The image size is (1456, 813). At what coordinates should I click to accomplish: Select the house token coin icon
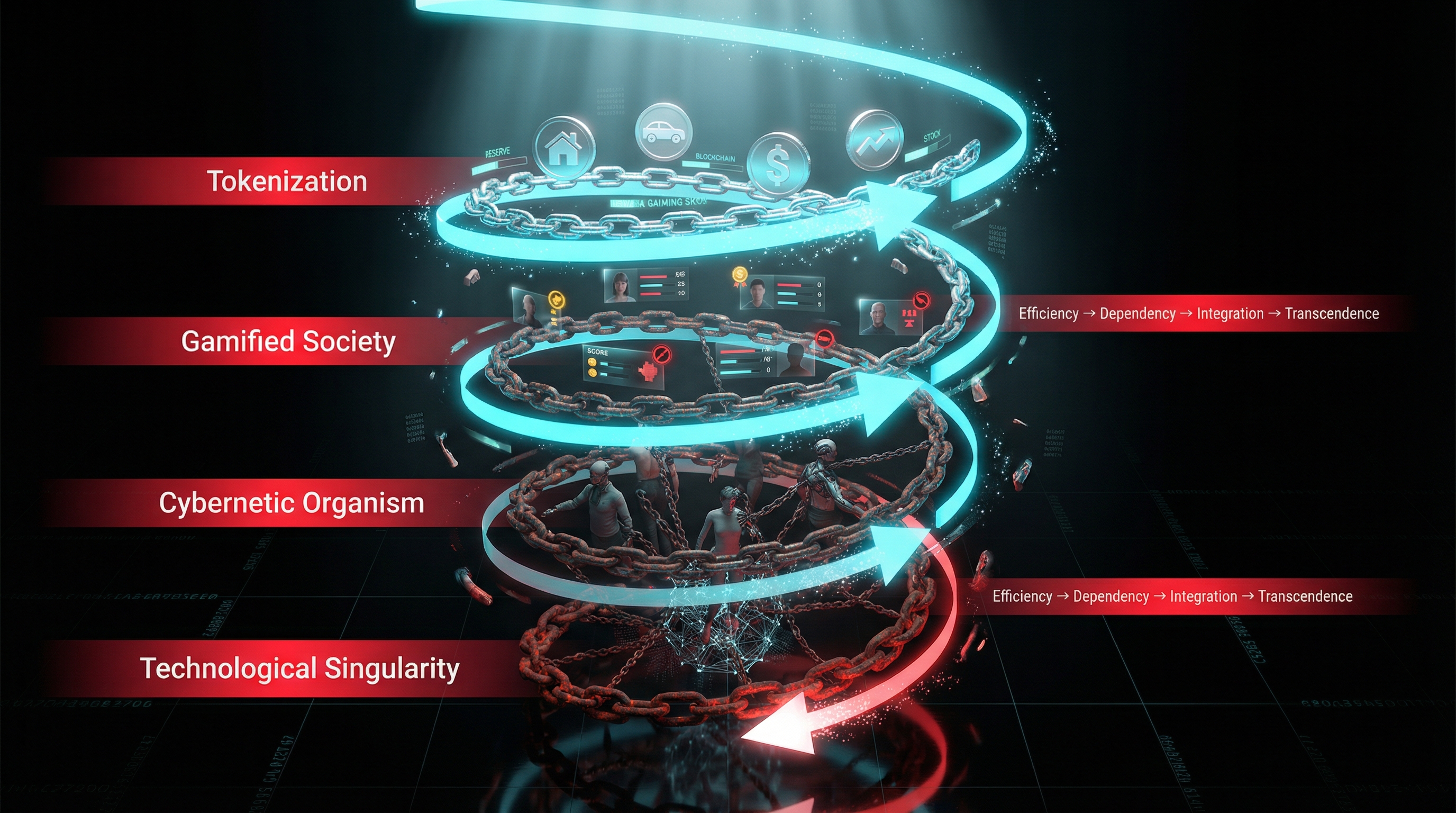coord(564,148)
